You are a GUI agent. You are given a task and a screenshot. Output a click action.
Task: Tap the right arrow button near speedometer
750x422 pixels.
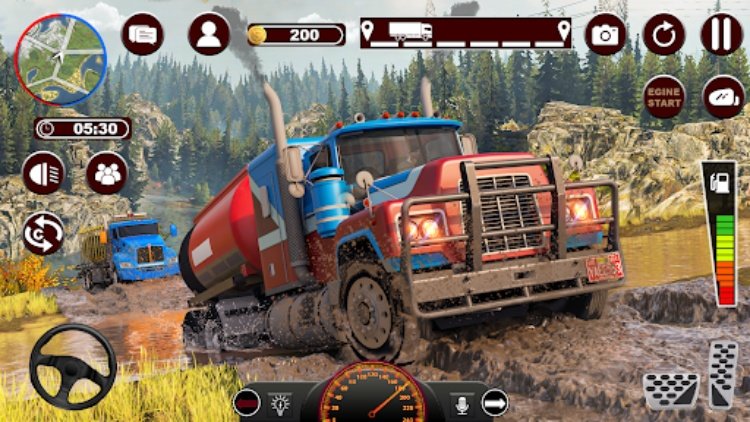pos(494,402)
